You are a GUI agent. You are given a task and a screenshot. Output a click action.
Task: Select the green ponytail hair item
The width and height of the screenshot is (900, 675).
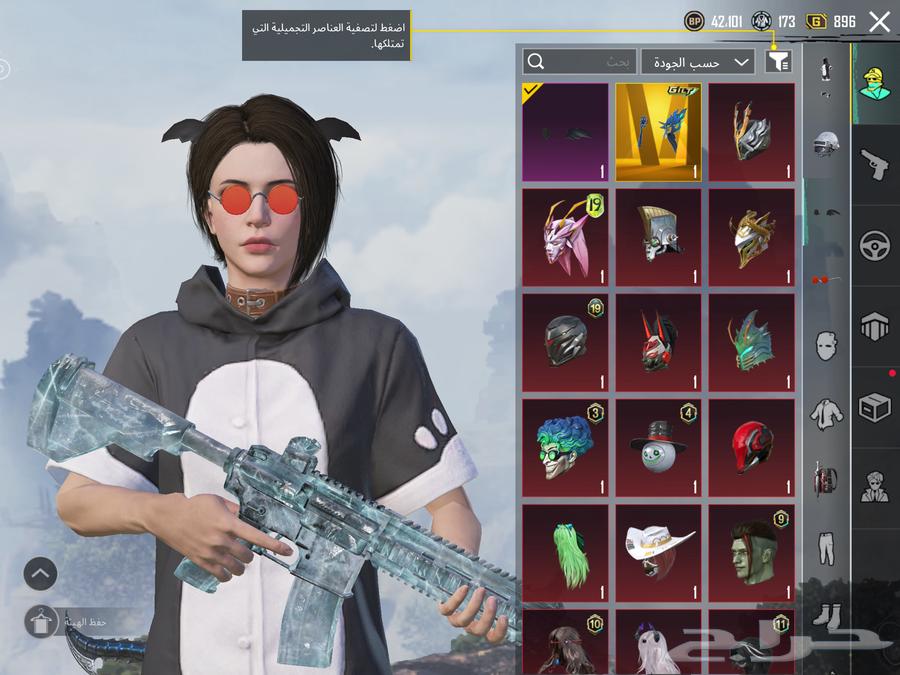coord(565,553)
